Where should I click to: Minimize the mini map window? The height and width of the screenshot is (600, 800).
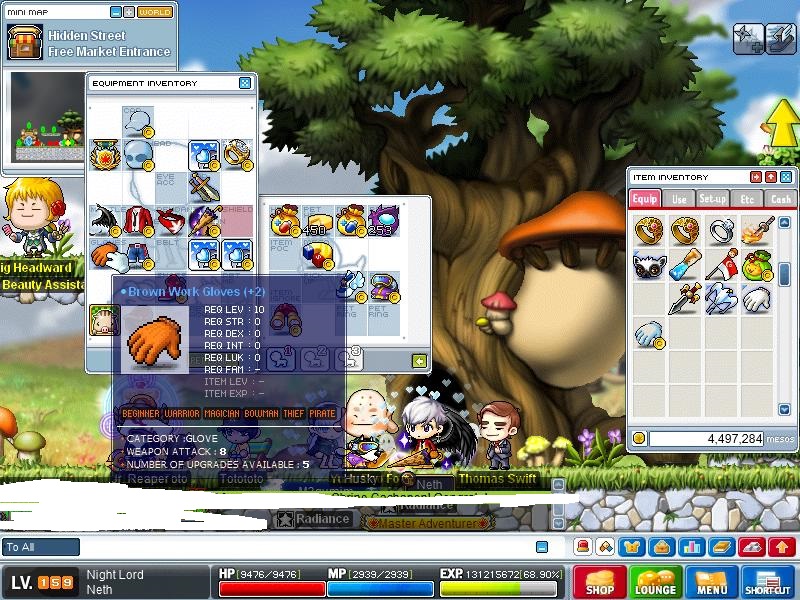(x=116, y=12)
